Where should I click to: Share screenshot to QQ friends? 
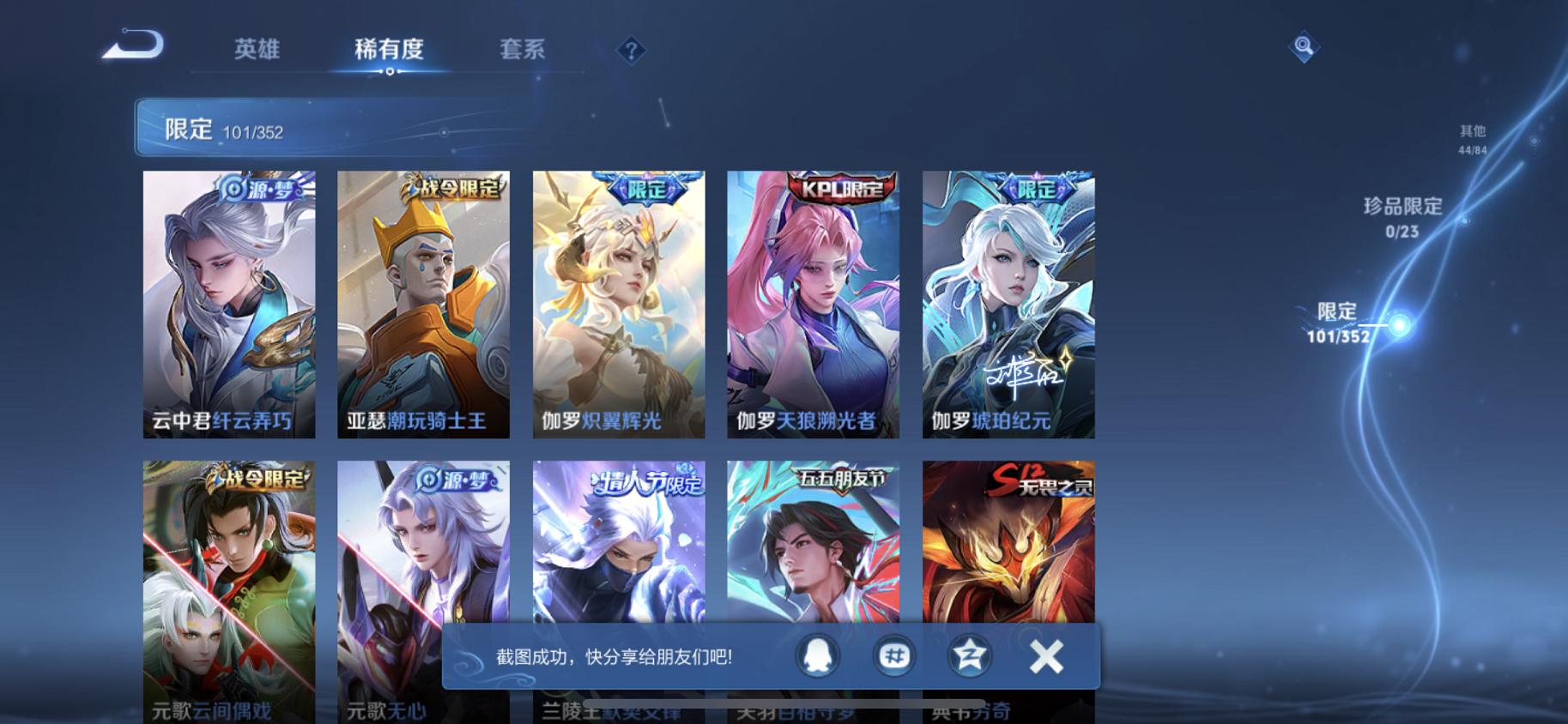tap(817, 655)
